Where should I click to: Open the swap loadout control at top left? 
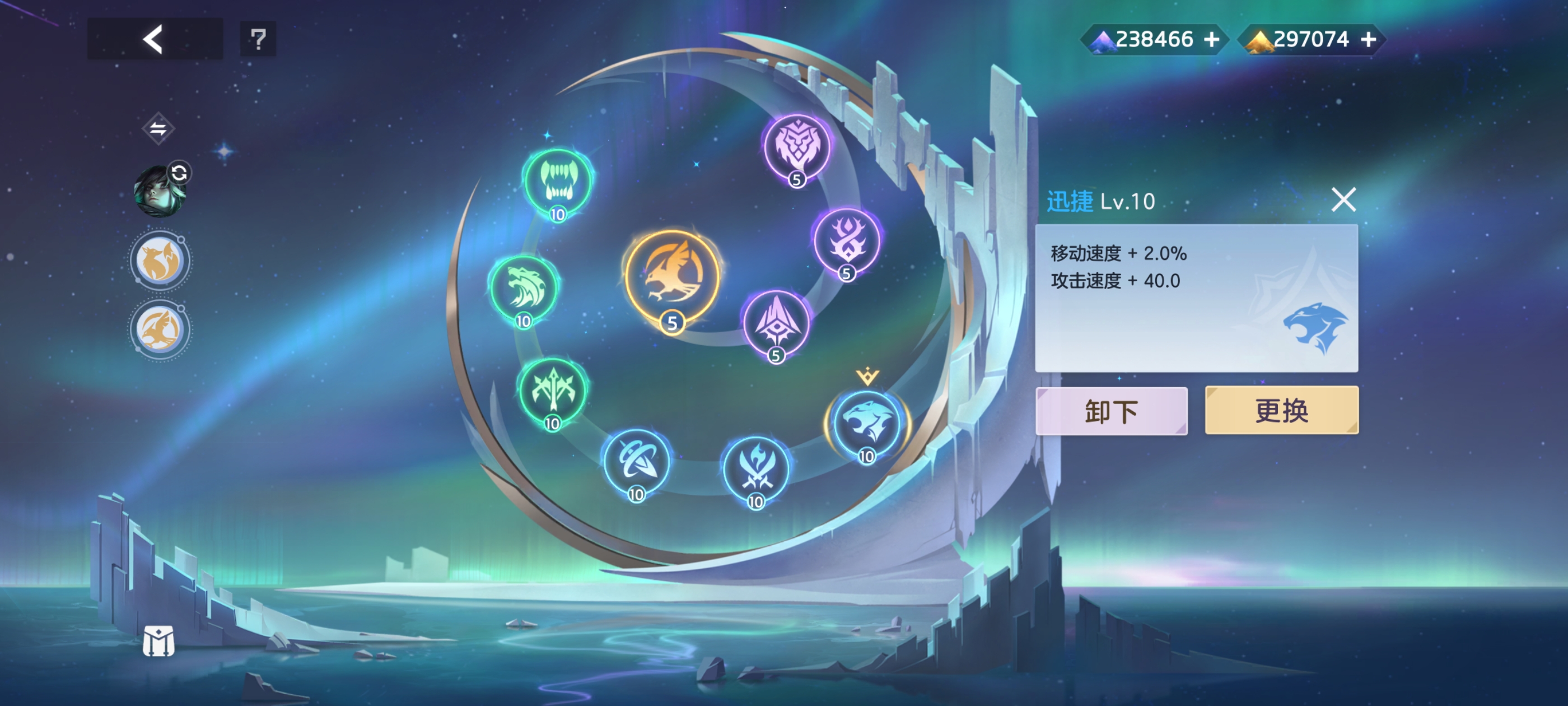[x=158, y=128]
